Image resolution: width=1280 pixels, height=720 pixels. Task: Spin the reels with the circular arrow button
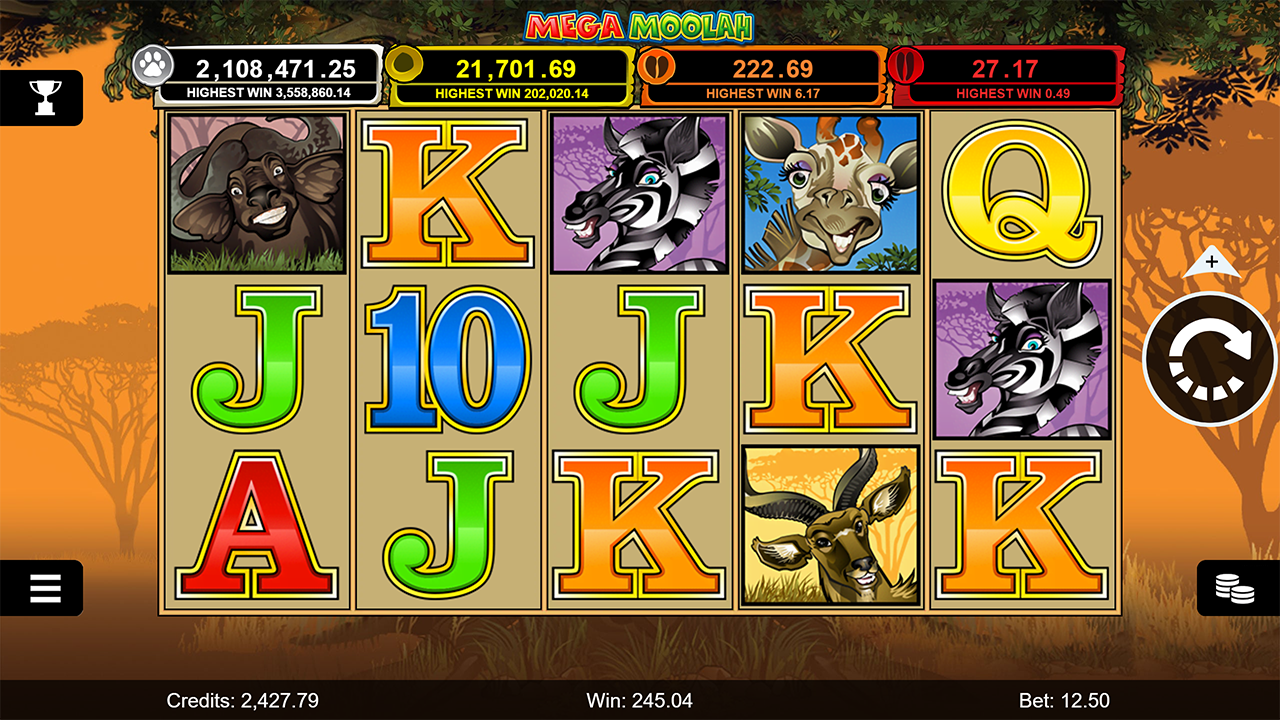1210,359
